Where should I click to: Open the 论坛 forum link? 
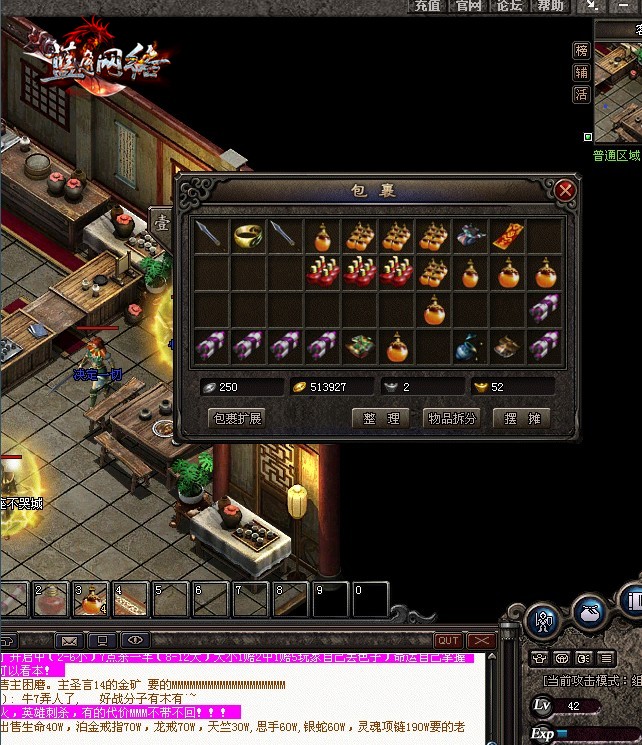(x=509, y=6)
